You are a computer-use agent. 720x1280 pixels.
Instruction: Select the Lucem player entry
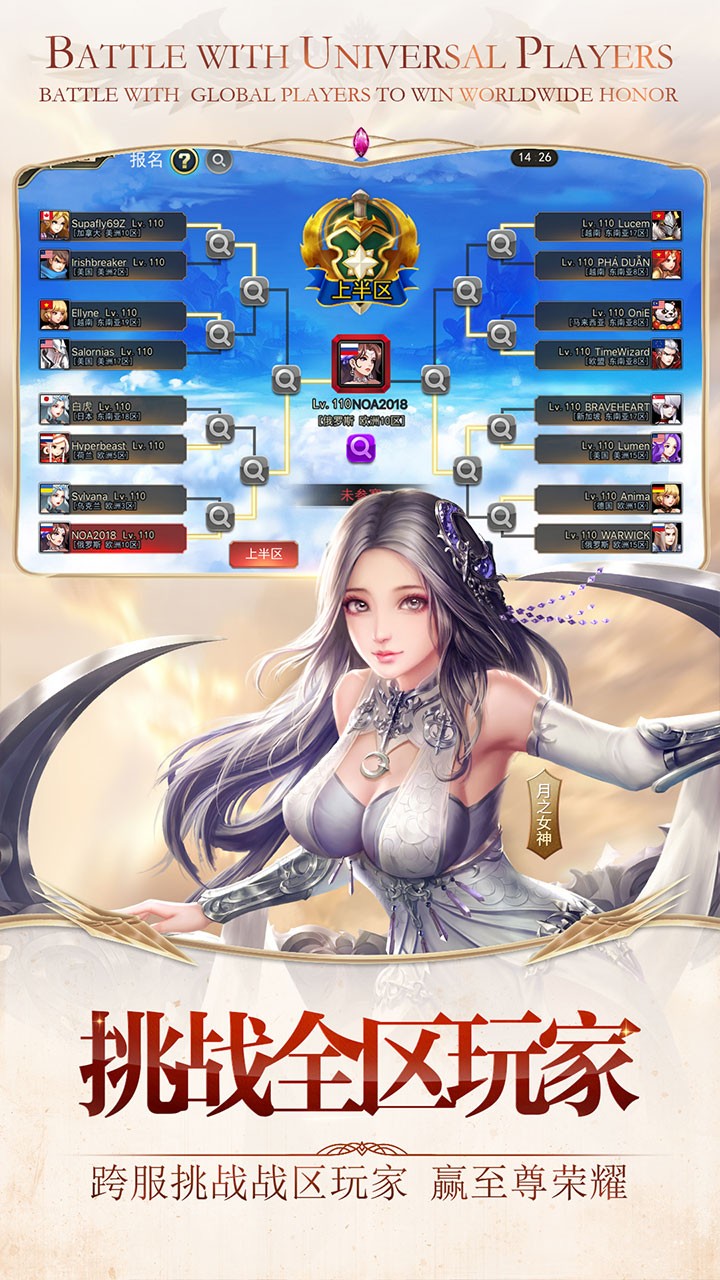coord(607,226)
